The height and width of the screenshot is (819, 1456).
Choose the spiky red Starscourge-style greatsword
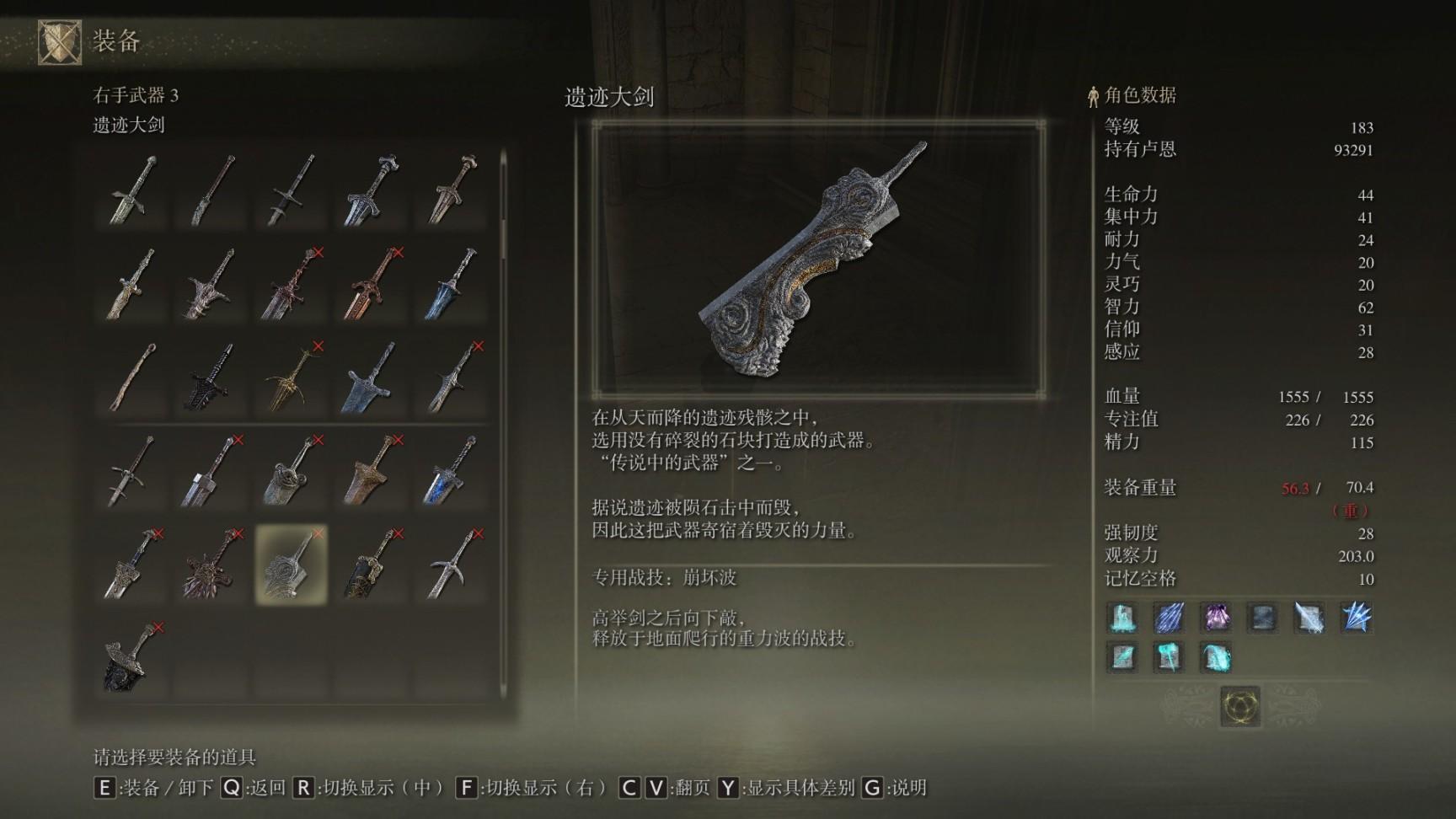pyautogui.click(x=211, y=564)
